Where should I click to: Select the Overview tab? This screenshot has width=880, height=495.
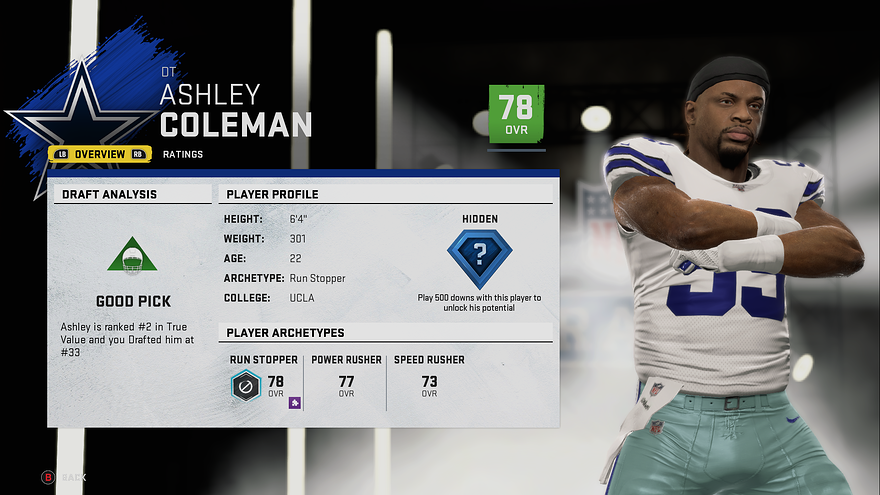coord(100,154)
